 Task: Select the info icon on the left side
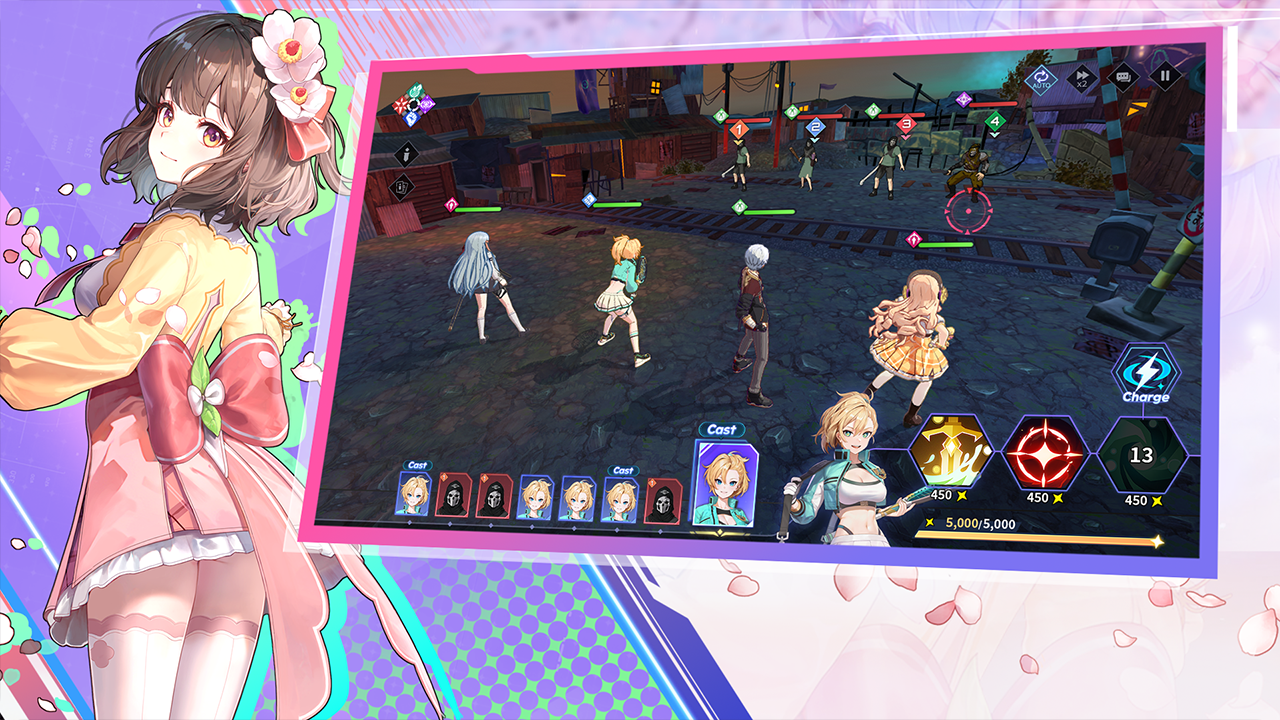point(406,154)
